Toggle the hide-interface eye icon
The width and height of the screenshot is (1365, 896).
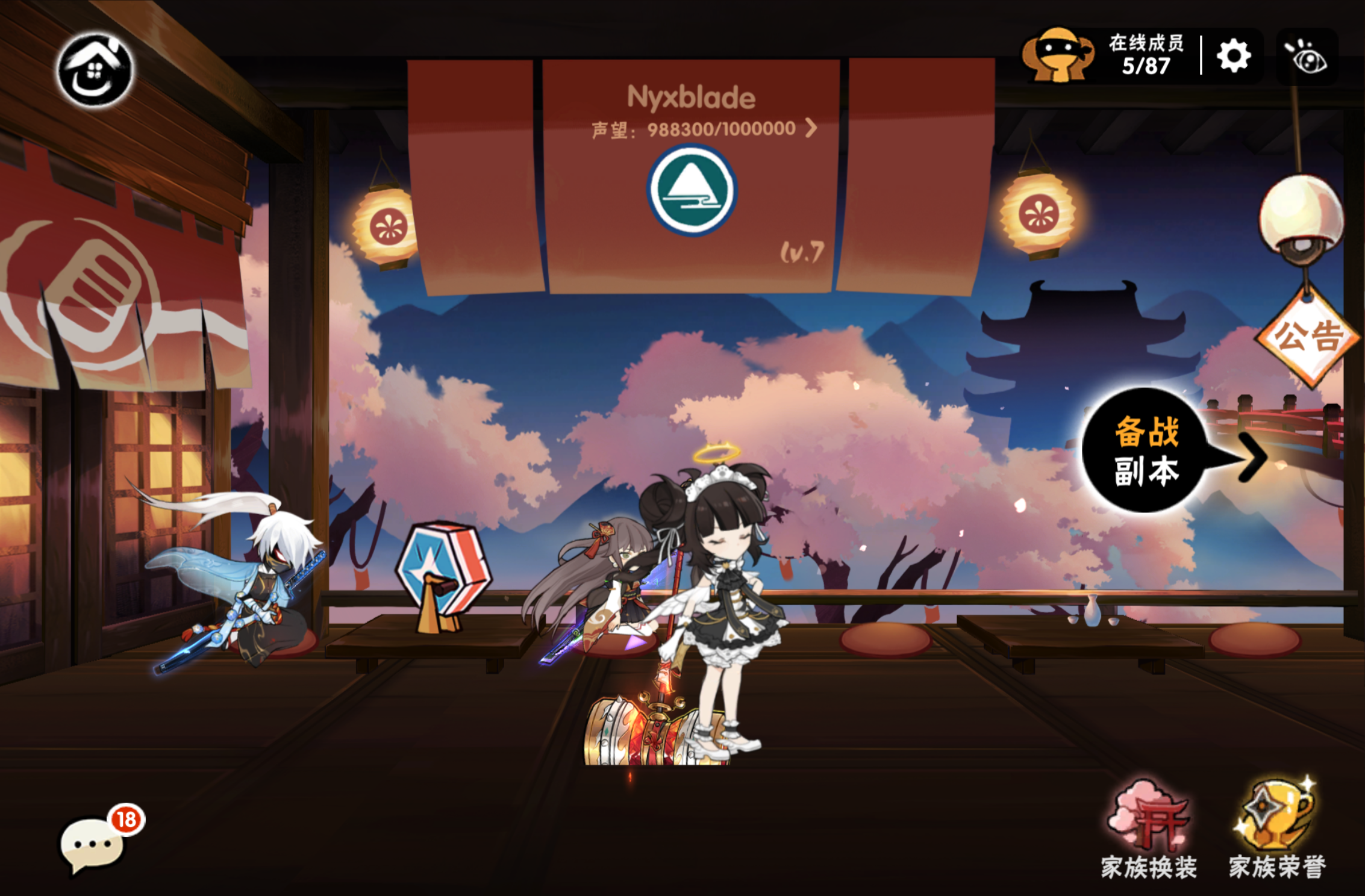(1307, 56)
